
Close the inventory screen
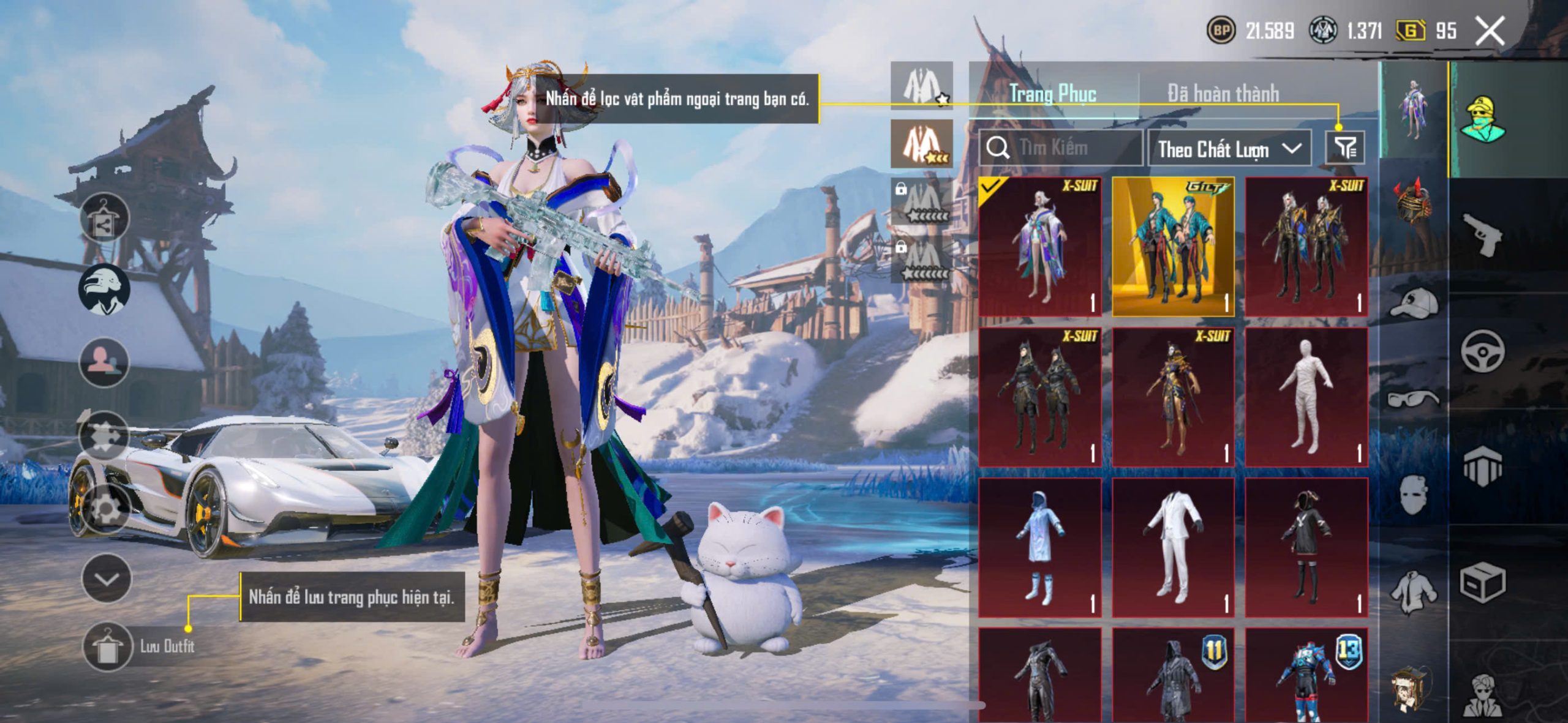1490,31
